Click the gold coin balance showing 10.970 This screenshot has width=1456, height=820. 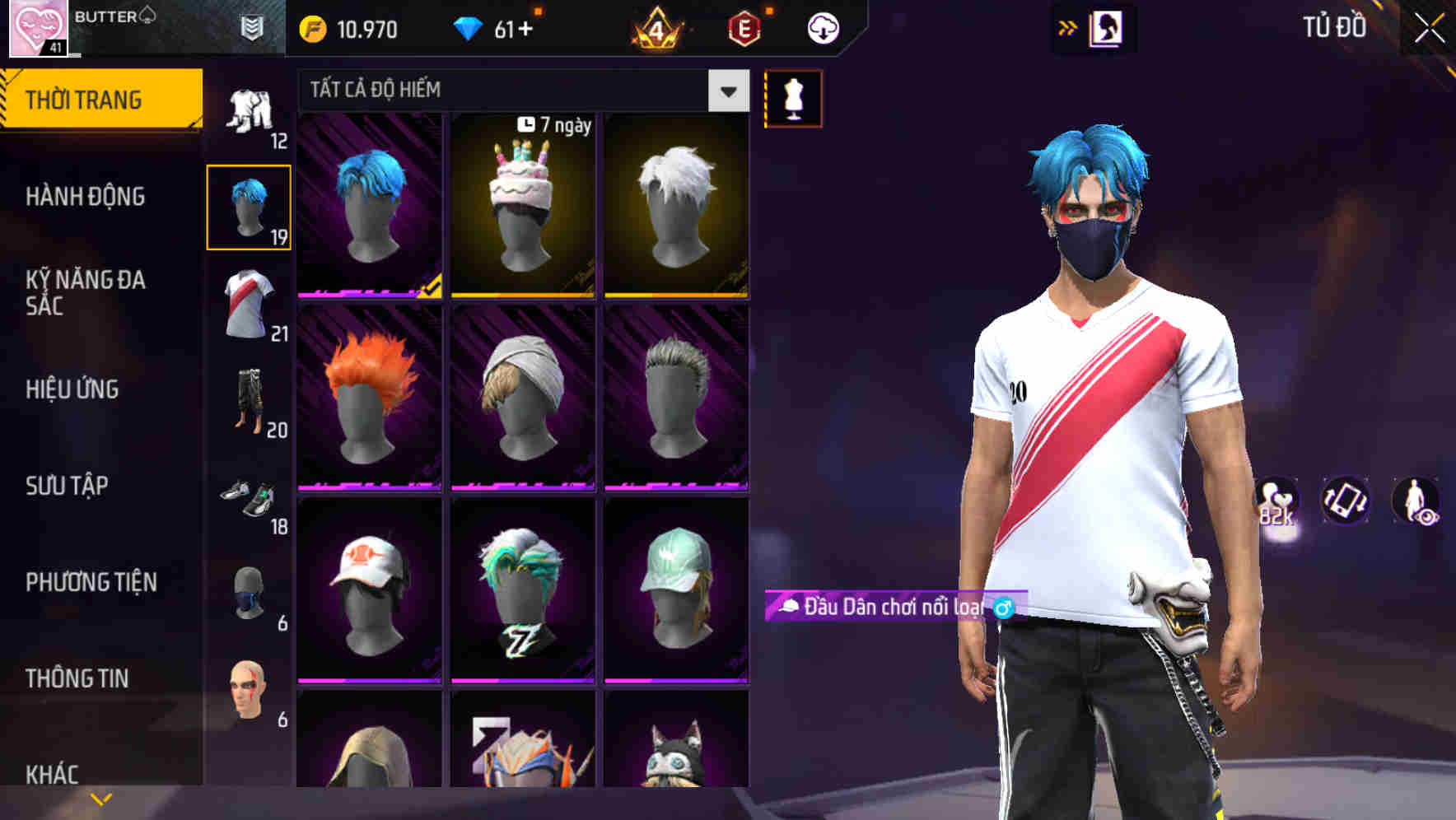coord(352,28)
